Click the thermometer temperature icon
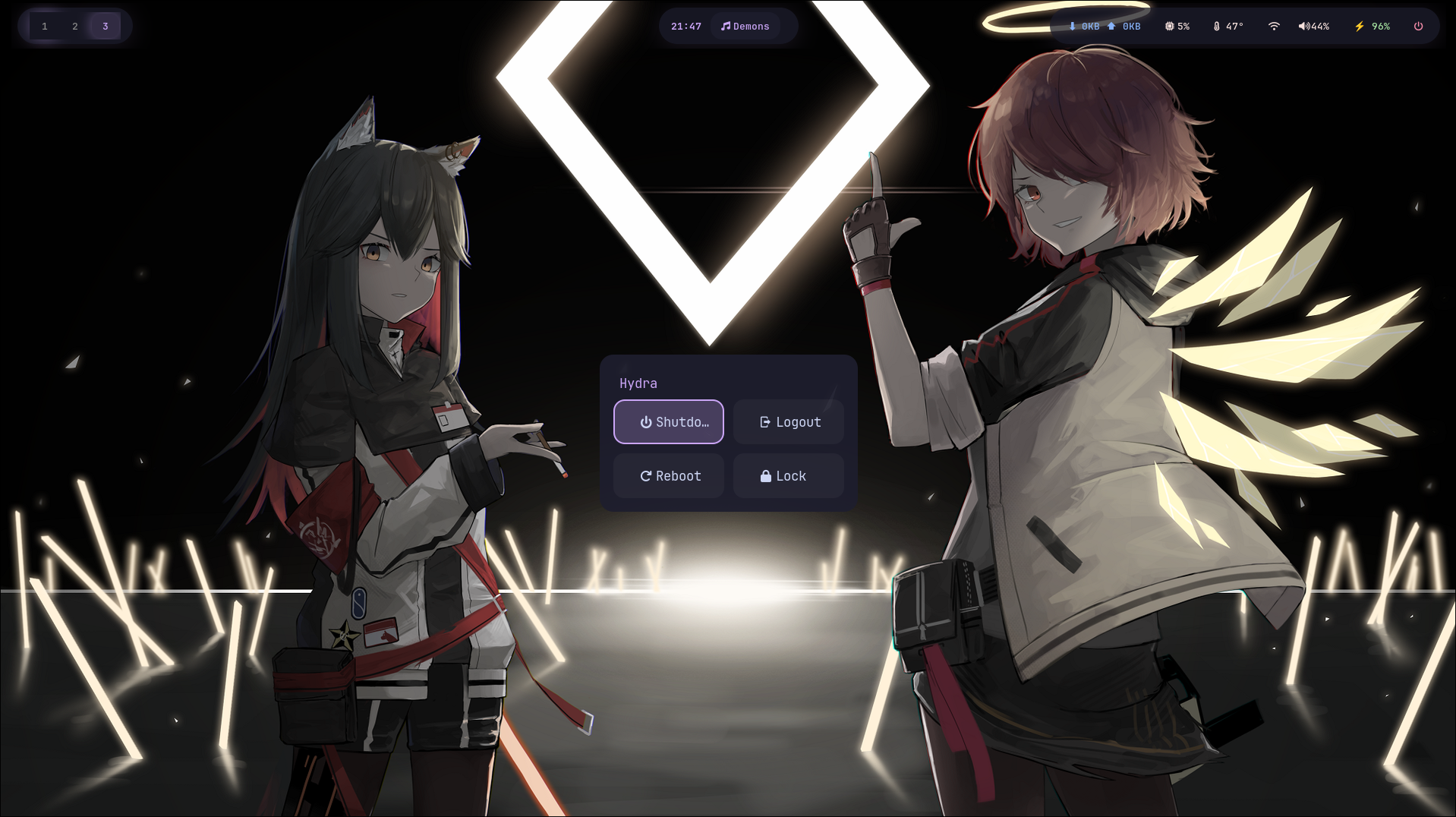Viewport: 1456px width, 817px height. tap(1217, 25)
